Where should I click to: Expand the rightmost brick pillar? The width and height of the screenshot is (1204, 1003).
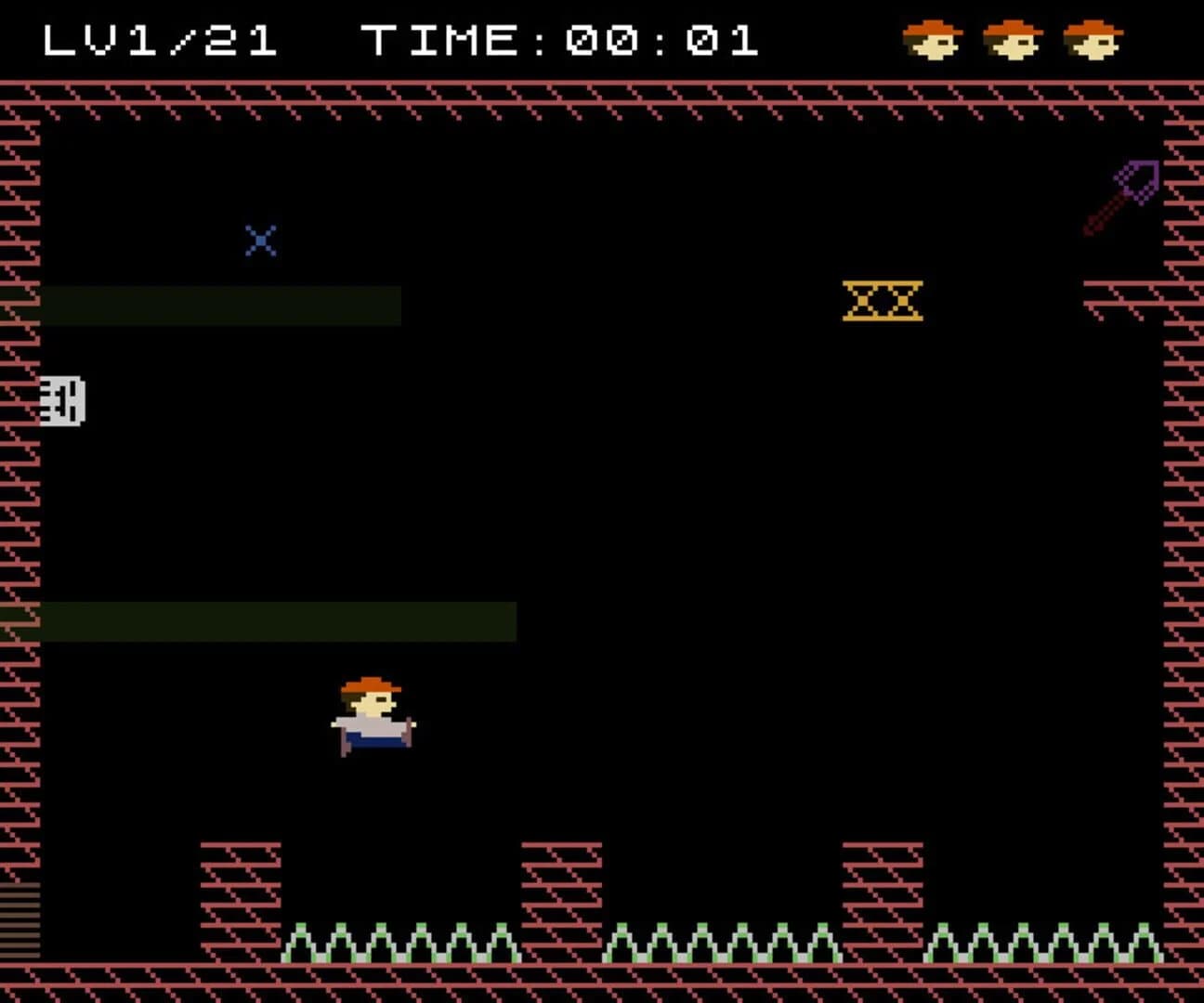pos(881,882)
